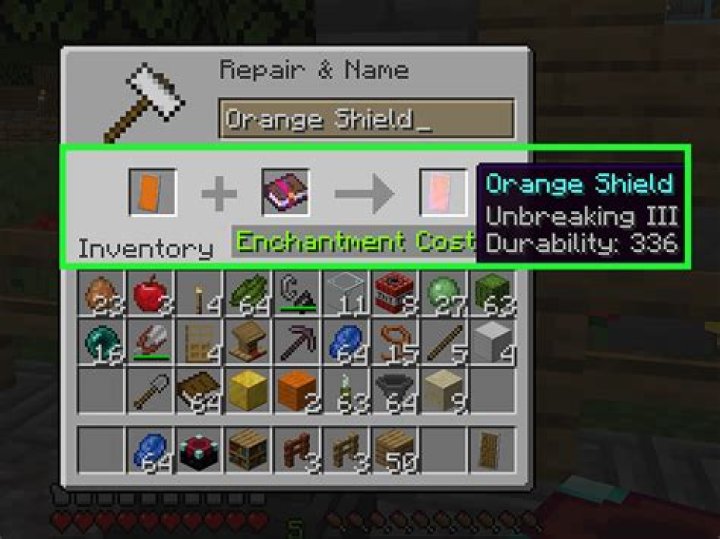Pick up the bookshelf from the hotbar
The image size is (720, 539).
point(247,451)
